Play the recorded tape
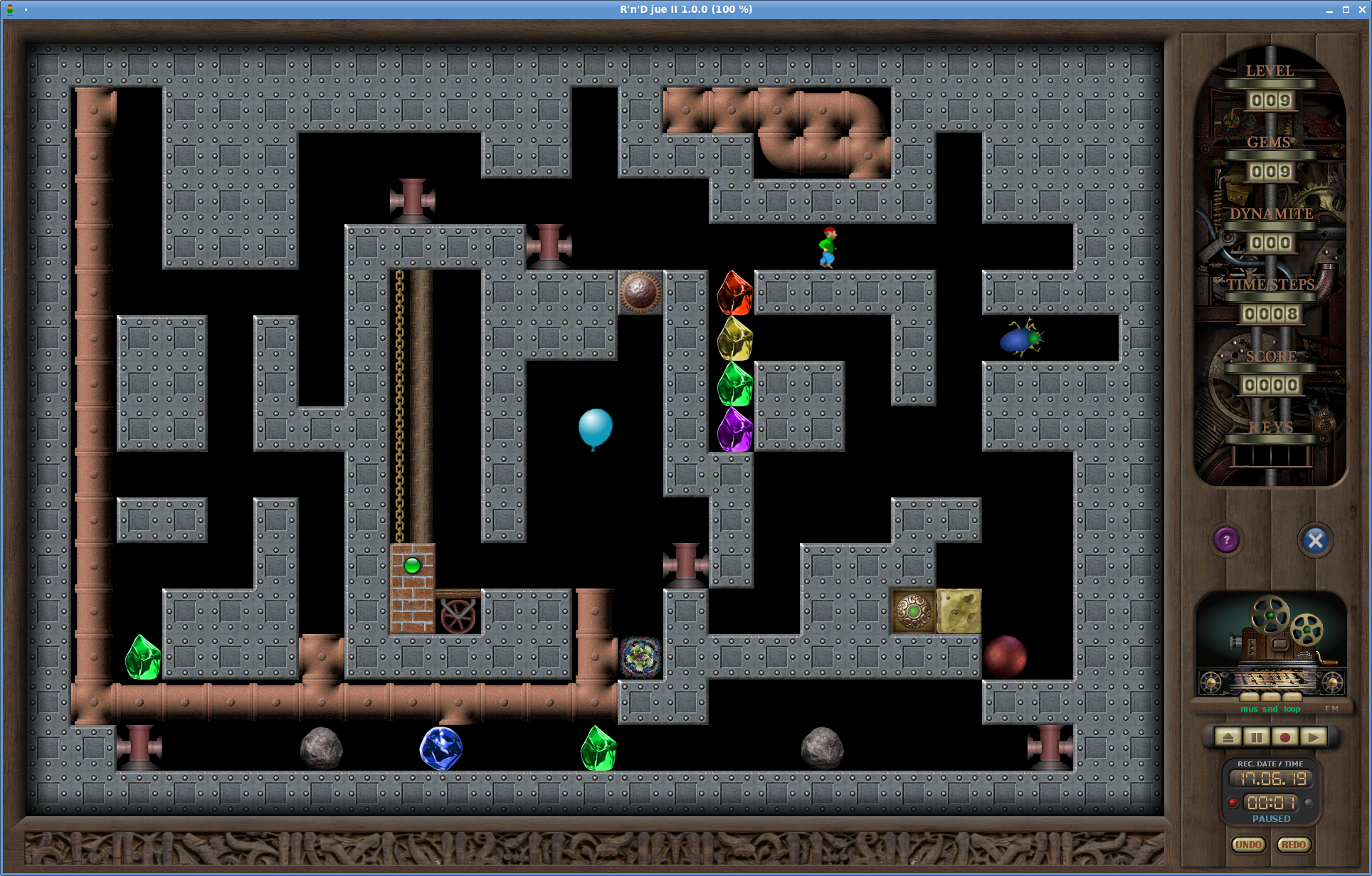 click(1314, 737)
